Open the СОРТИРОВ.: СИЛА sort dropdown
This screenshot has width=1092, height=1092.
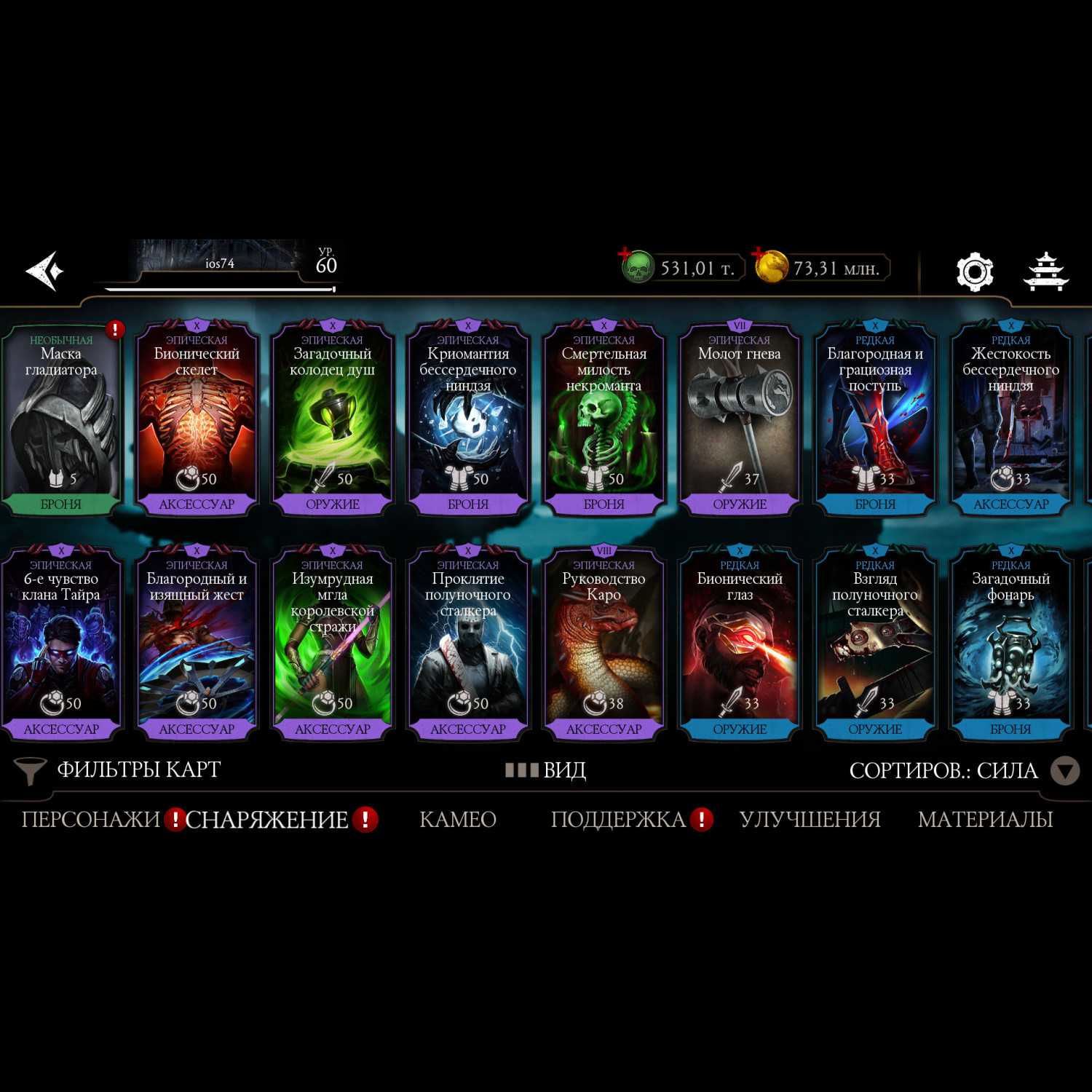pos(962,770)
